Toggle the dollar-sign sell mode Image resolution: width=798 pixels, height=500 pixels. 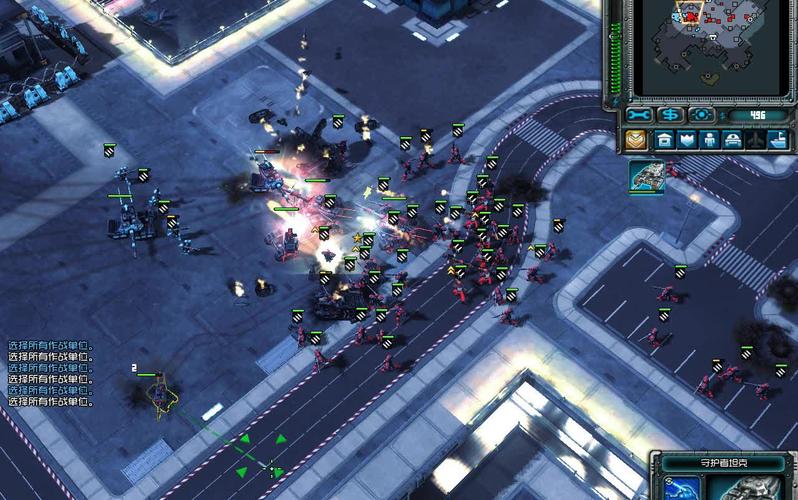670,115
